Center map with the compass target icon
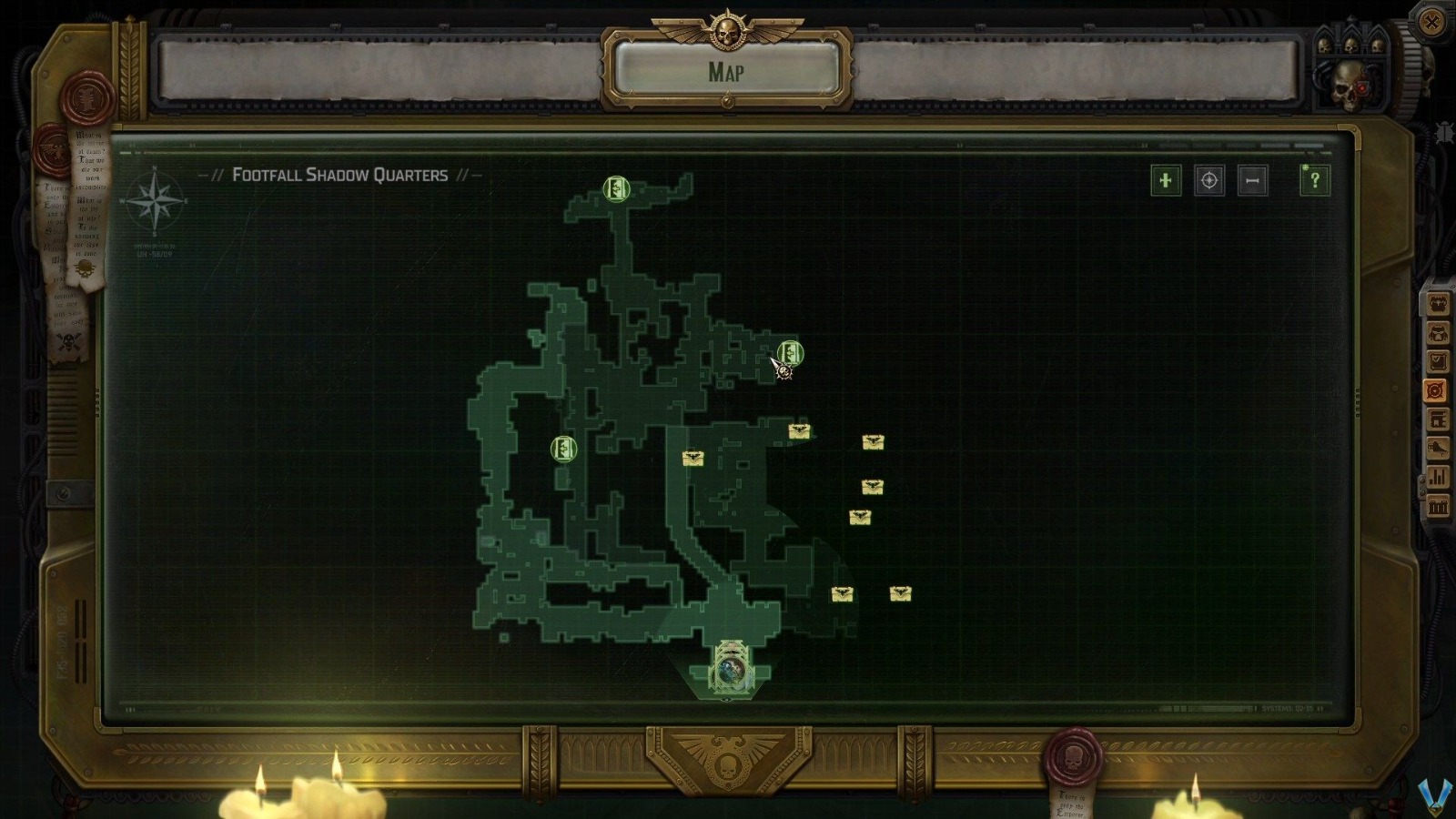The image size is (1456, 819). pyautogui.click(x=1208, y=180)
